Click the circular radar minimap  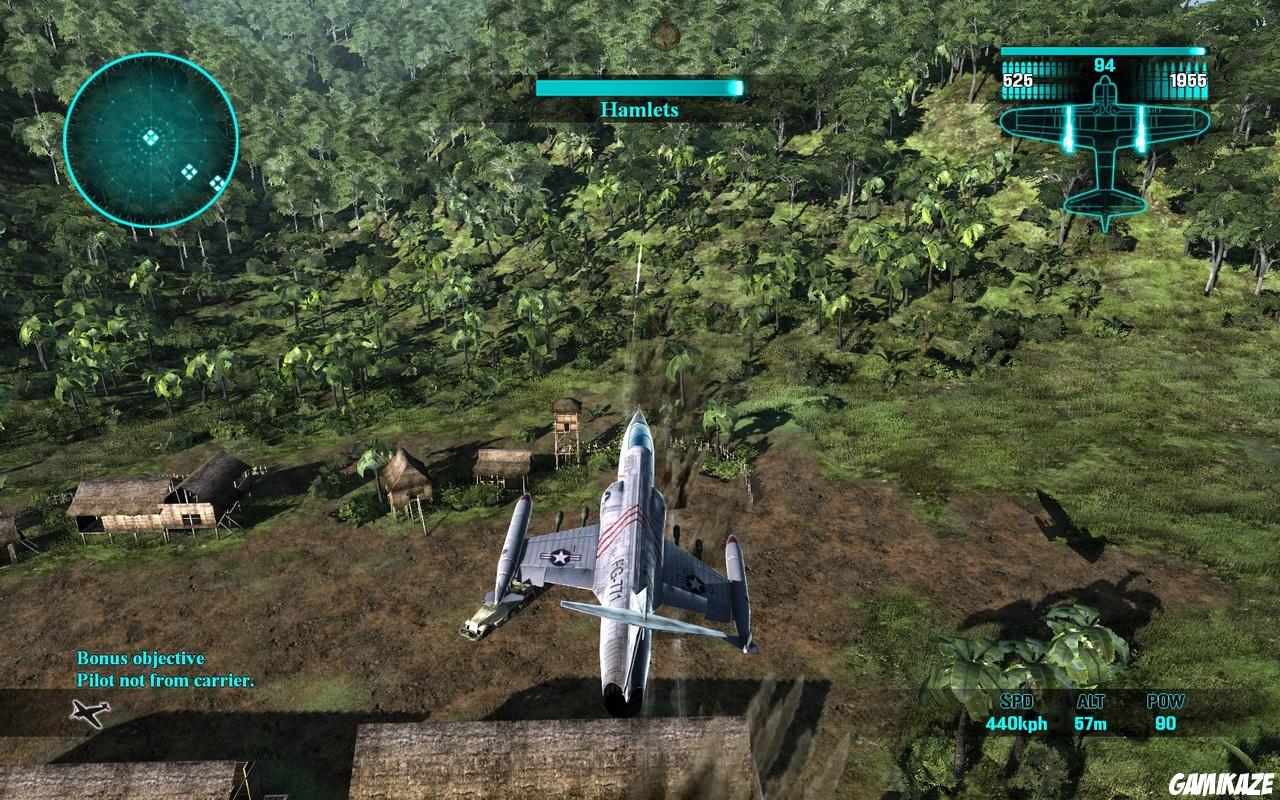(x=151, y=140)
